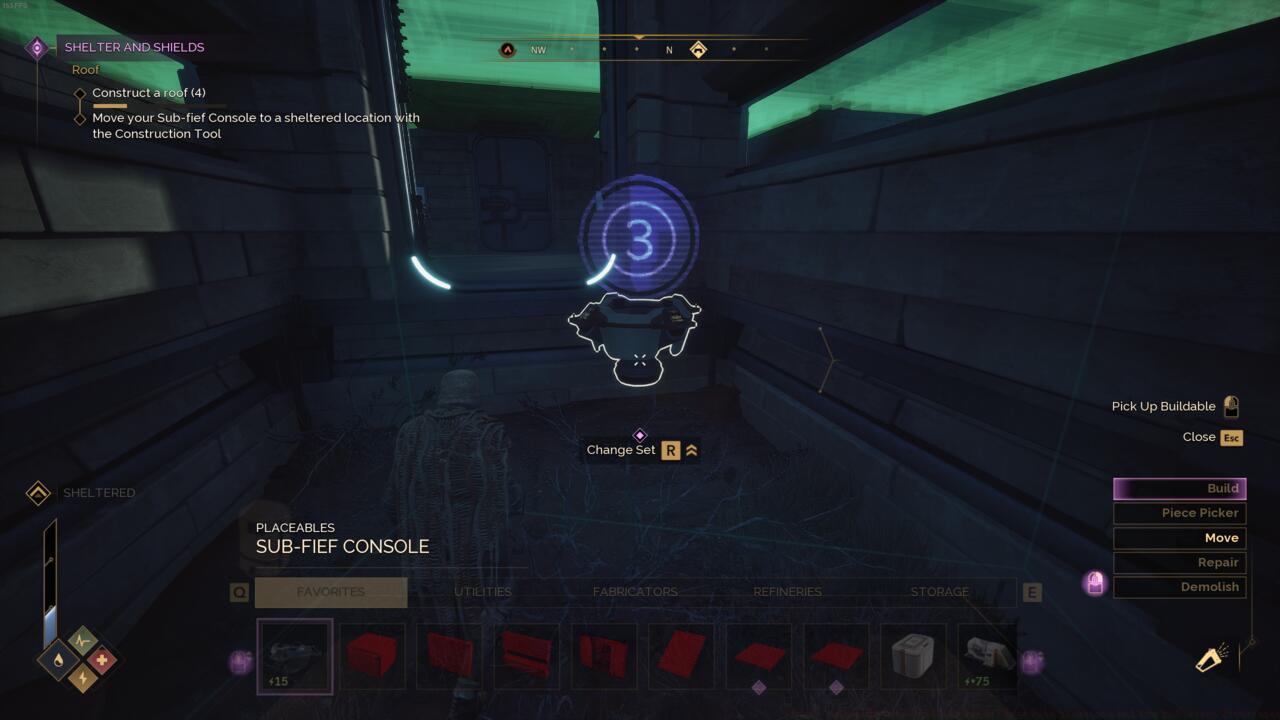Click the E next-category arrow
The width and height of the screenshot is (1280, 720).
click(x=1032, y=592)
